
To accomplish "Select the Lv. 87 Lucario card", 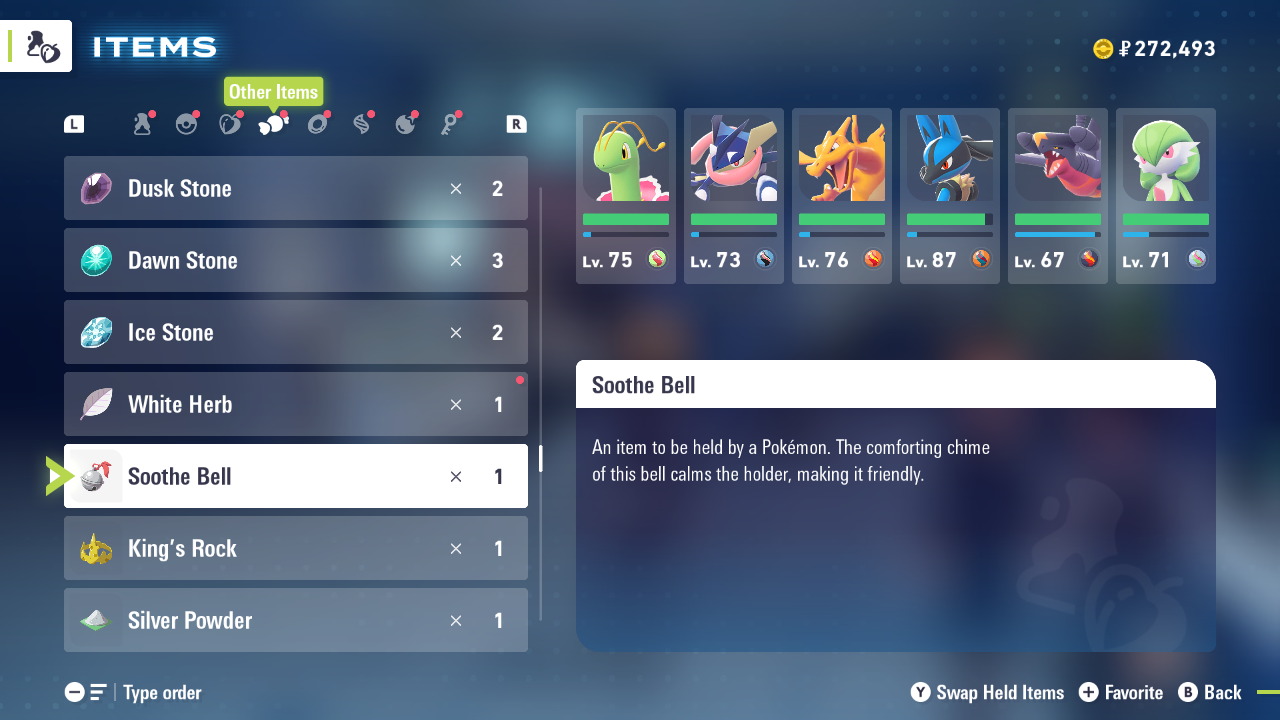I will [950, 196].
